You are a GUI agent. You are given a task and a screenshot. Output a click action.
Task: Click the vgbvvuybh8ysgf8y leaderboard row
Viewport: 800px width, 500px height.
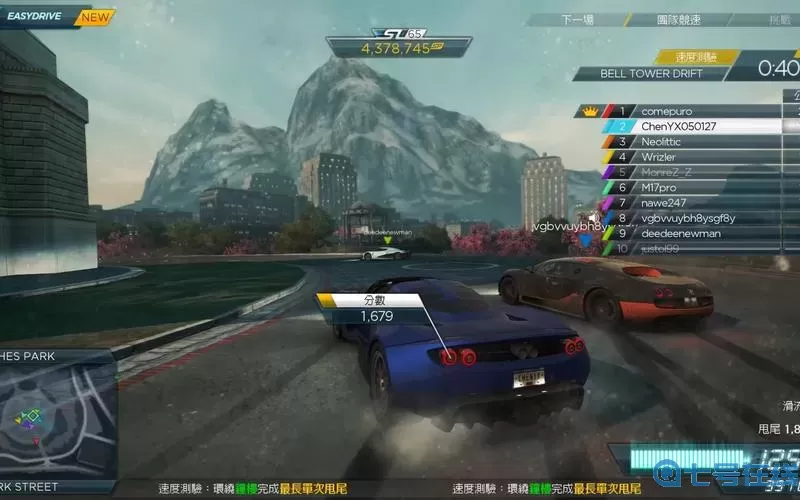688,218
